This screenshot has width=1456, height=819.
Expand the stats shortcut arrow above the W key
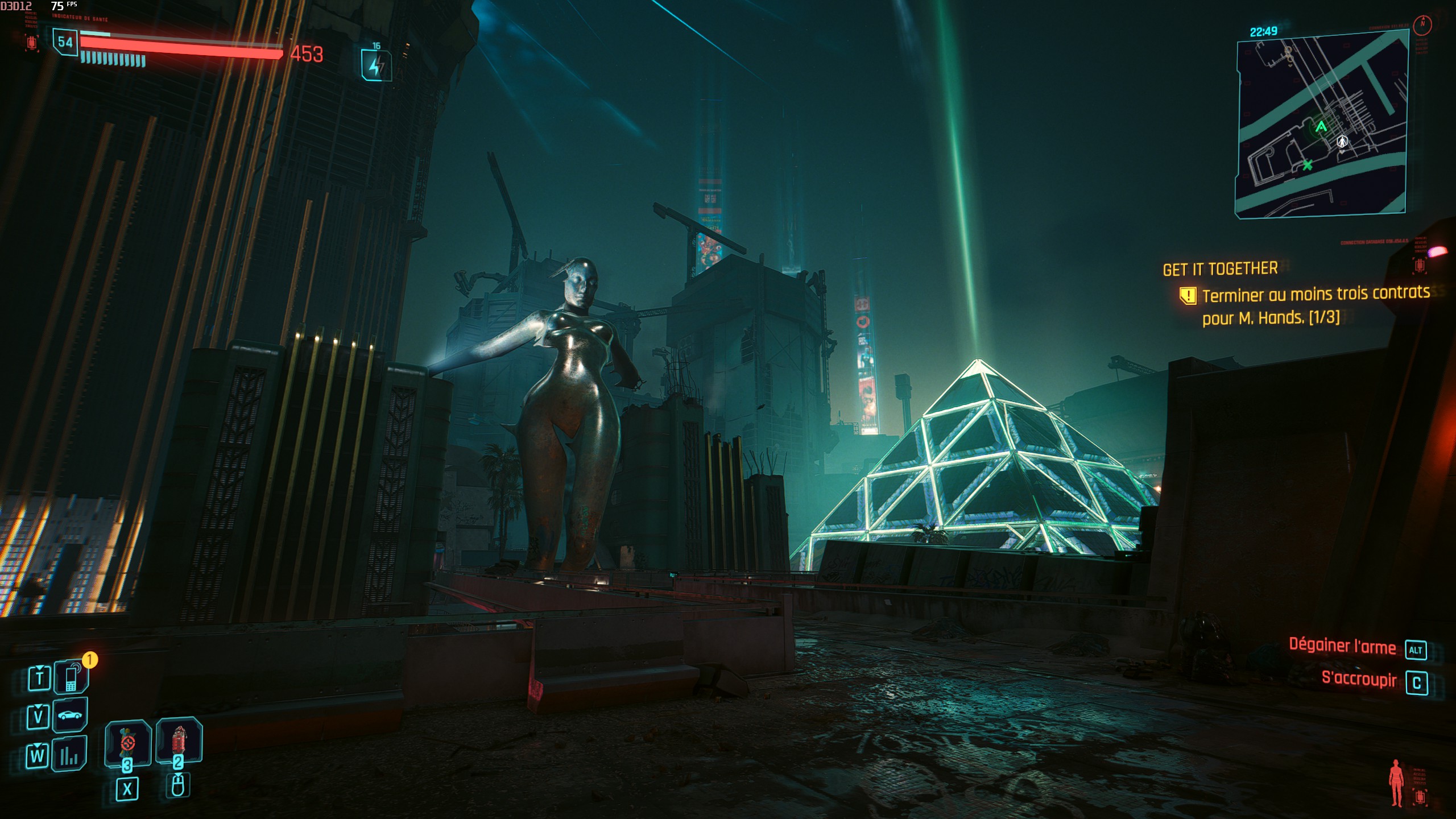[36, 746]
